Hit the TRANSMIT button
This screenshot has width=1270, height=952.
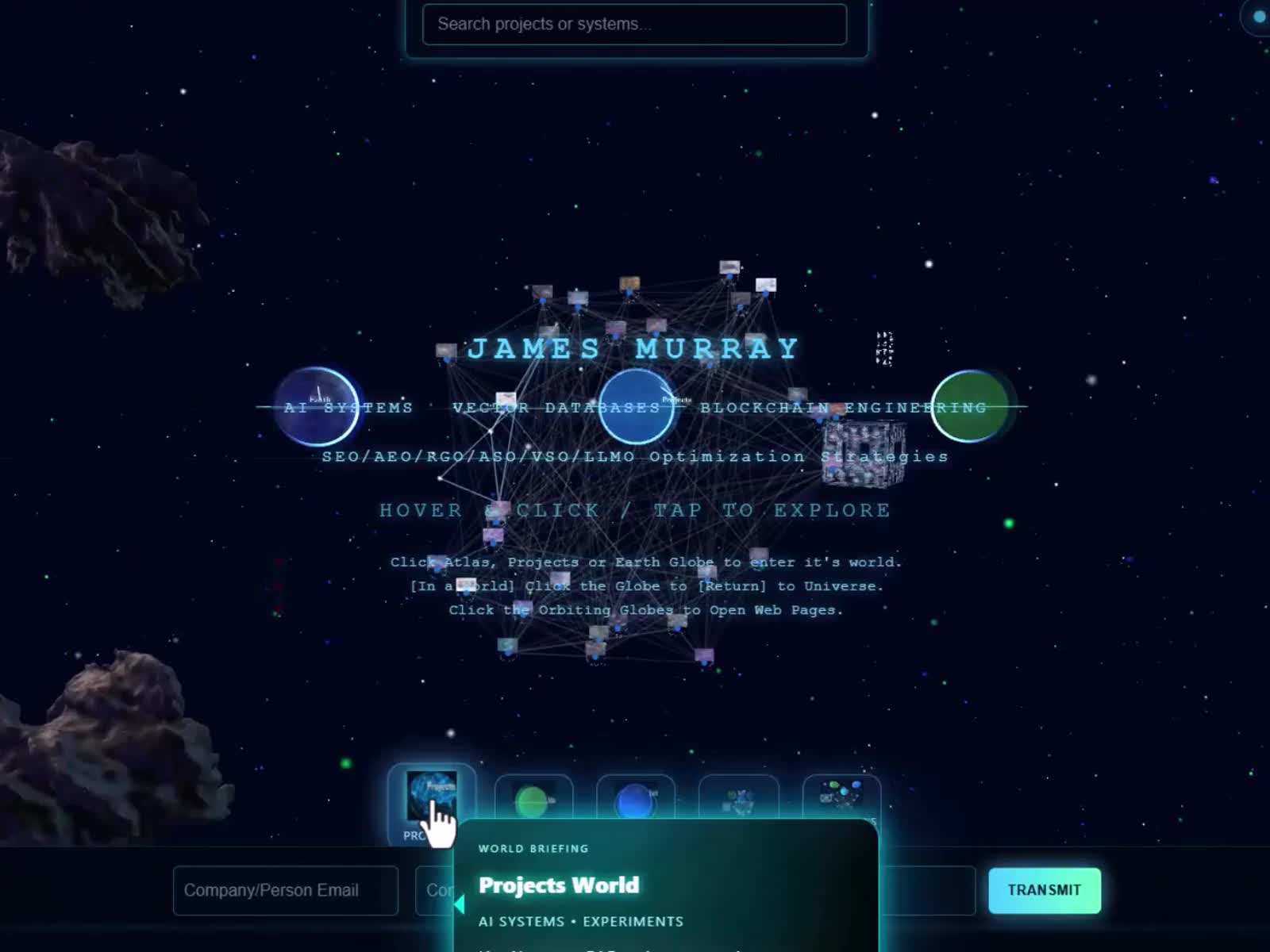pyautogui.click(x=1044, y=891)
